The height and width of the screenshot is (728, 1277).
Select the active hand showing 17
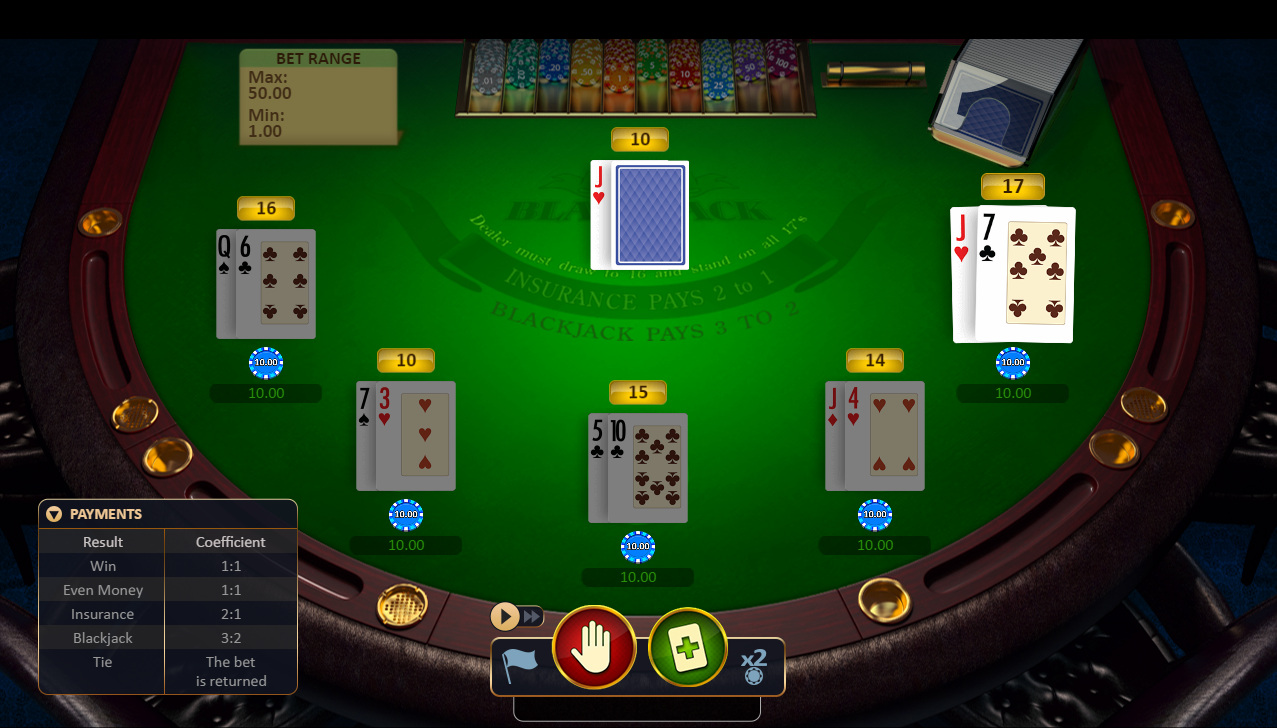click(1013, 275)
